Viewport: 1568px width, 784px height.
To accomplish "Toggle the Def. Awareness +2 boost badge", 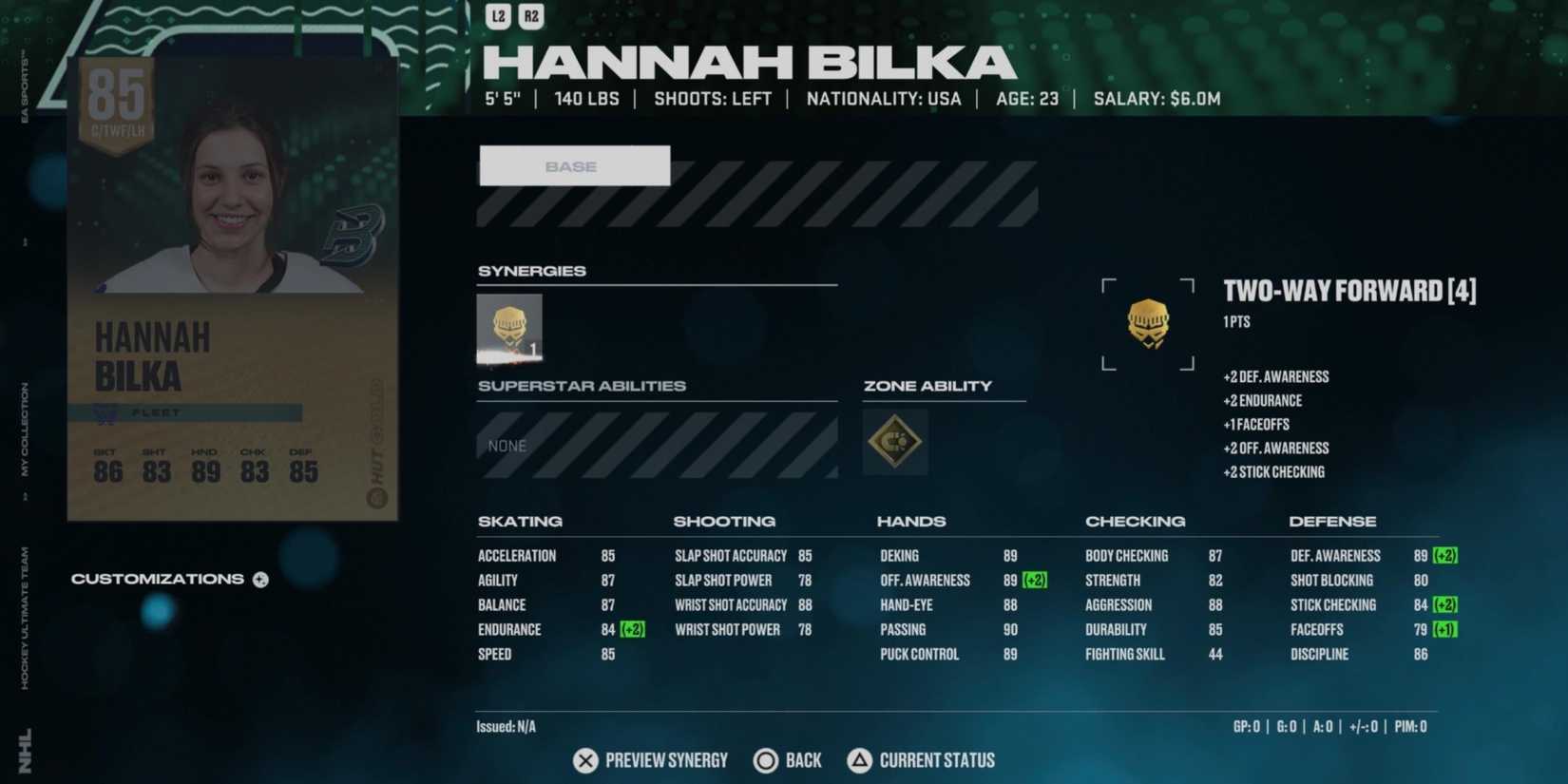I will (1446, 555).
